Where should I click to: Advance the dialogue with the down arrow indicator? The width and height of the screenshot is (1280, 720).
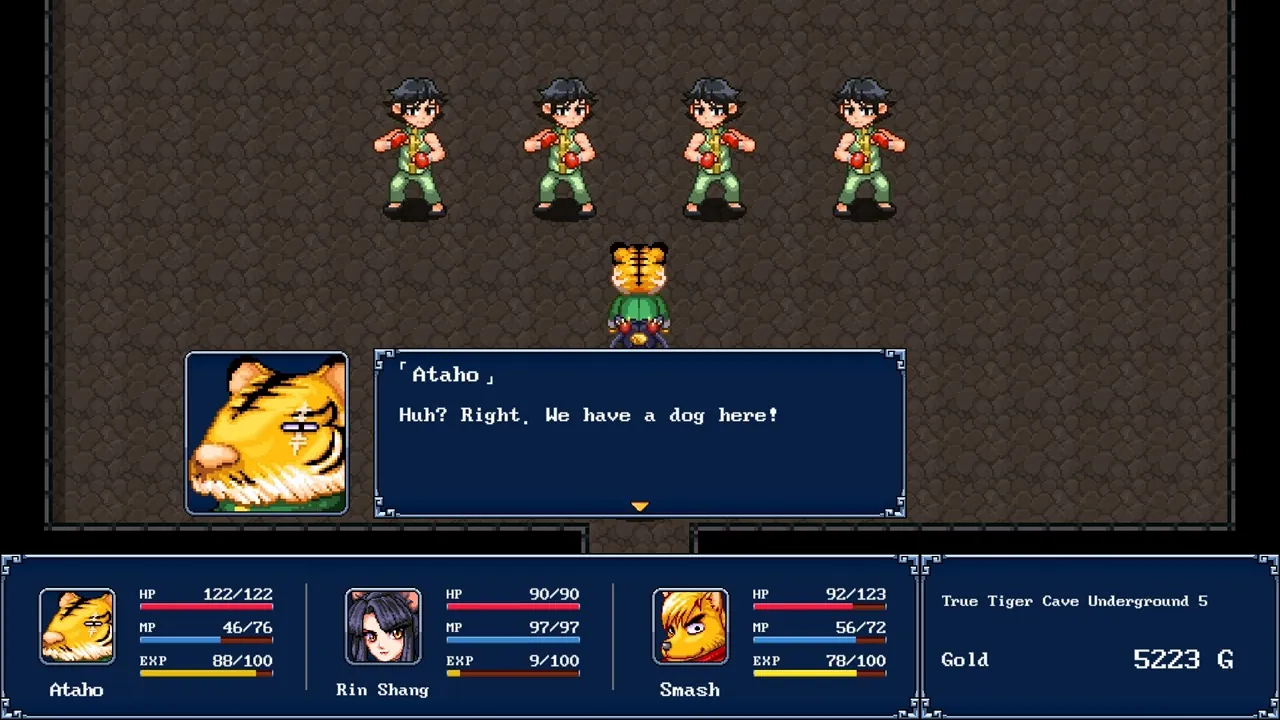(640, 506)
